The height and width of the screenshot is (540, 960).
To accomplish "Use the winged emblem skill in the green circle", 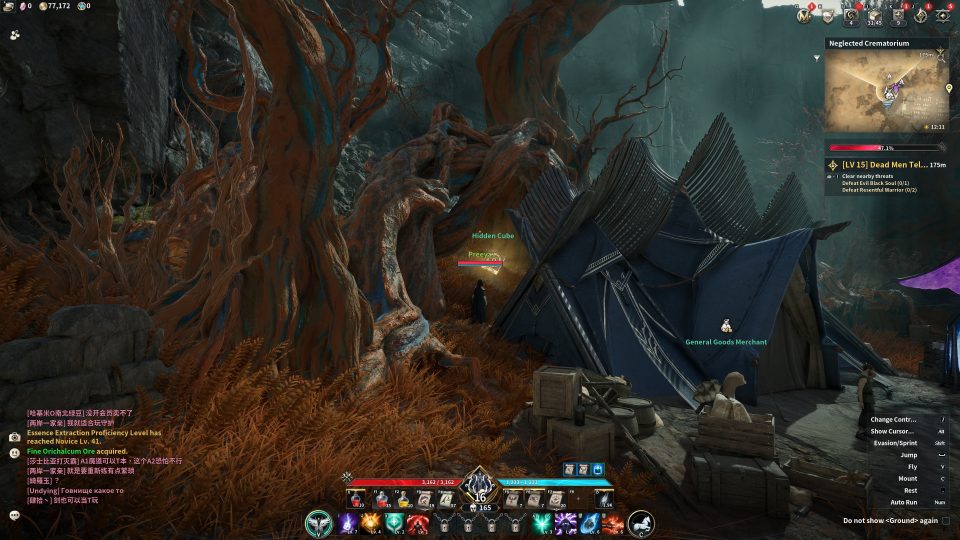I will click(319, 522).
